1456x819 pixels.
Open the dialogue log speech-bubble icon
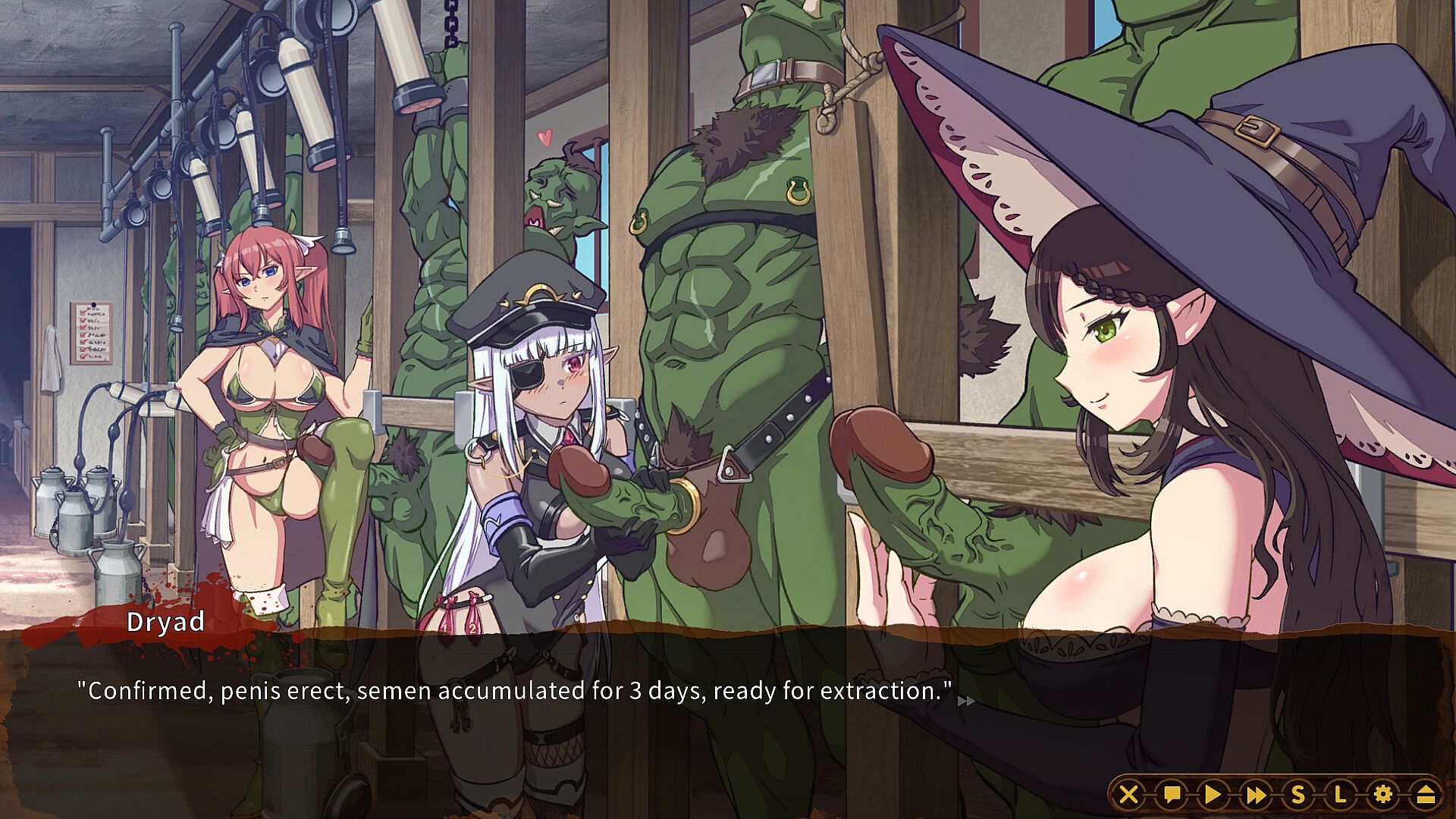coord(1172,794)
